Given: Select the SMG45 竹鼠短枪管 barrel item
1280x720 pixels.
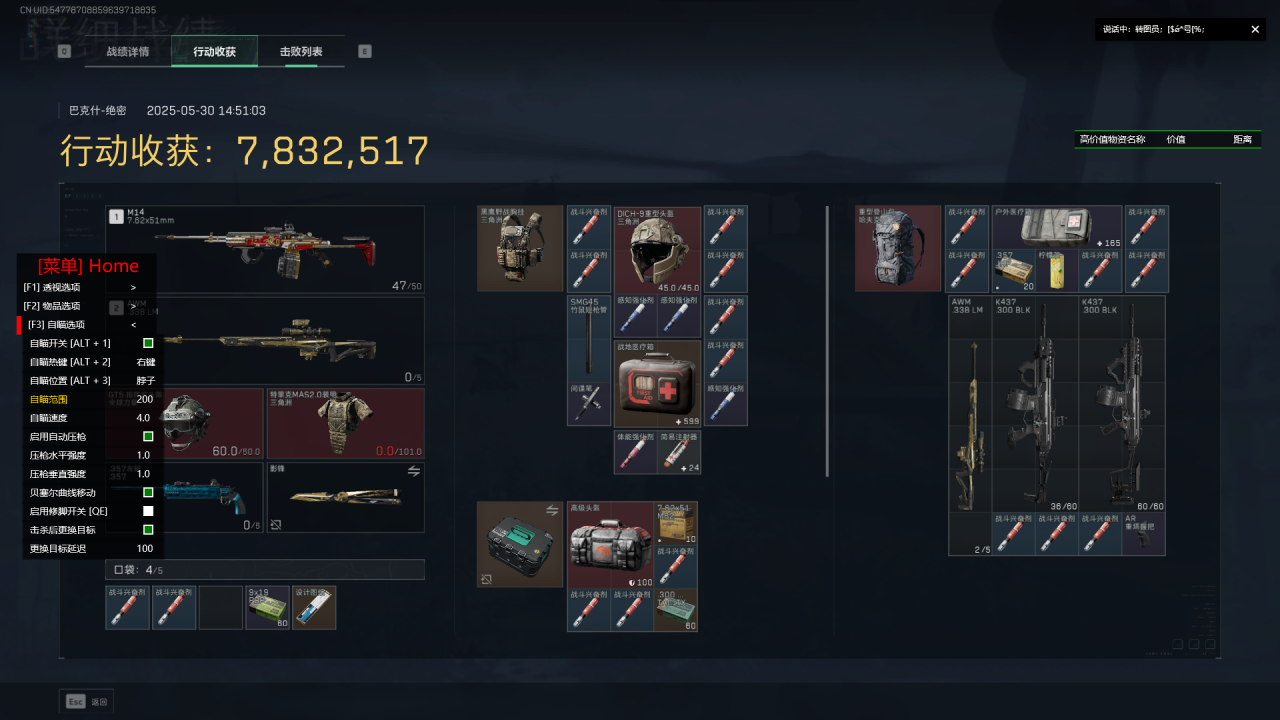Looking at the screenshot, I should click(x=588, y=338).
